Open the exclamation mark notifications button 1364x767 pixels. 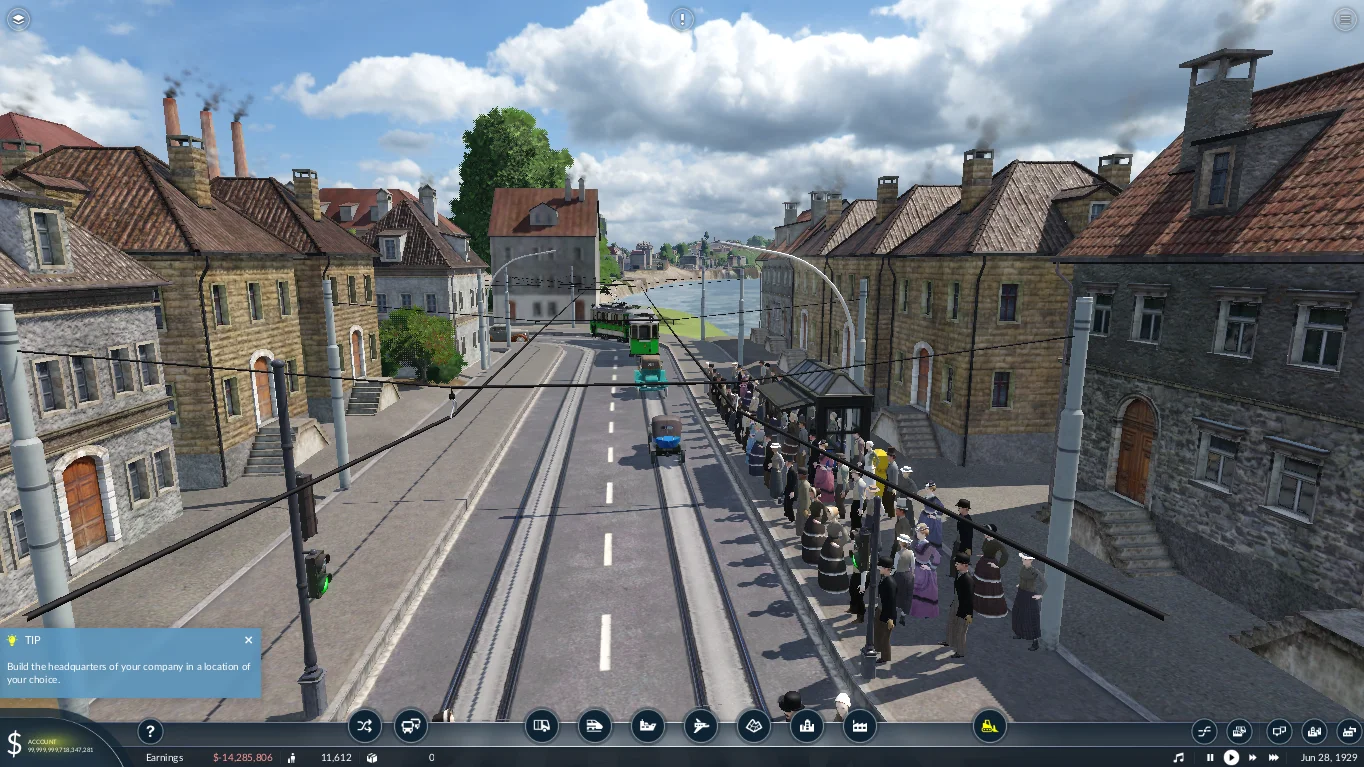[x=682, y=19]
